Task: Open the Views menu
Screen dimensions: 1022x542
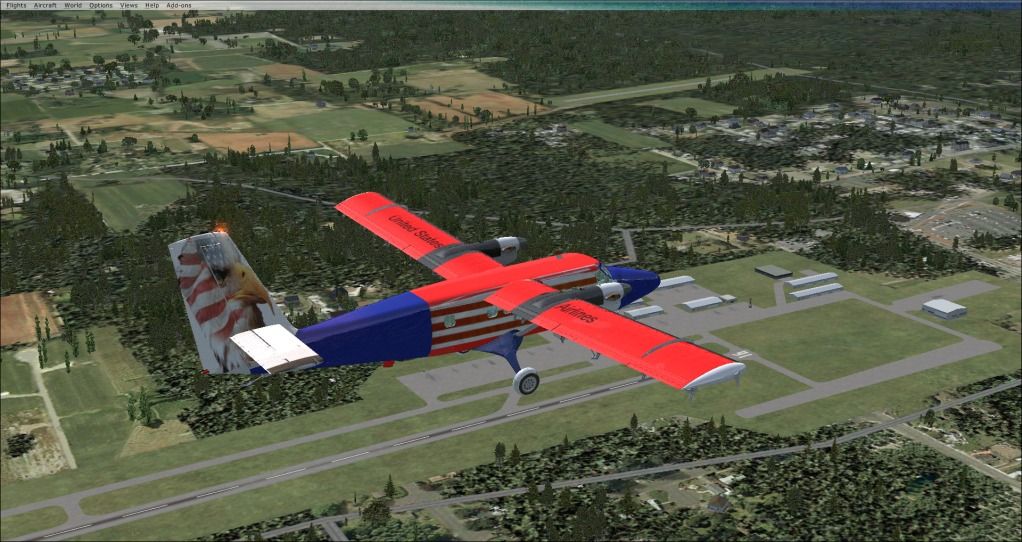Action: tap(129, 5)
